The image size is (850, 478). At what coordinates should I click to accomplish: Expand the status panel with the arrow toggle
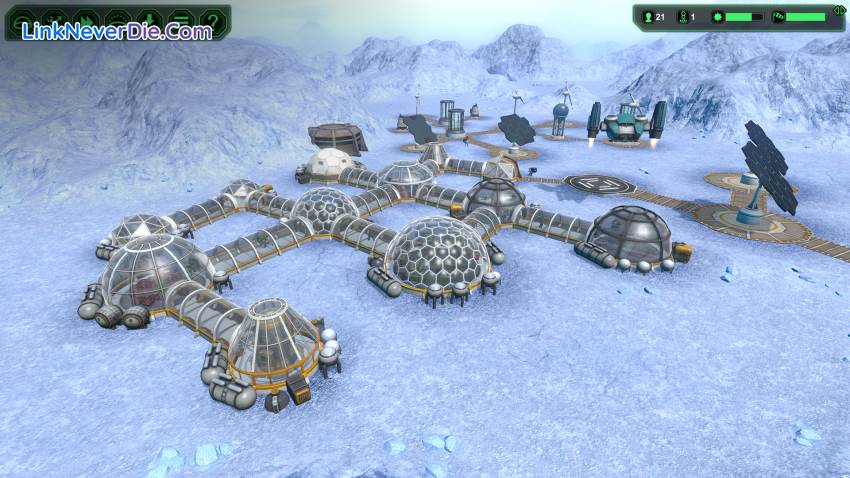pyautogui.click(x=838, y=10)
